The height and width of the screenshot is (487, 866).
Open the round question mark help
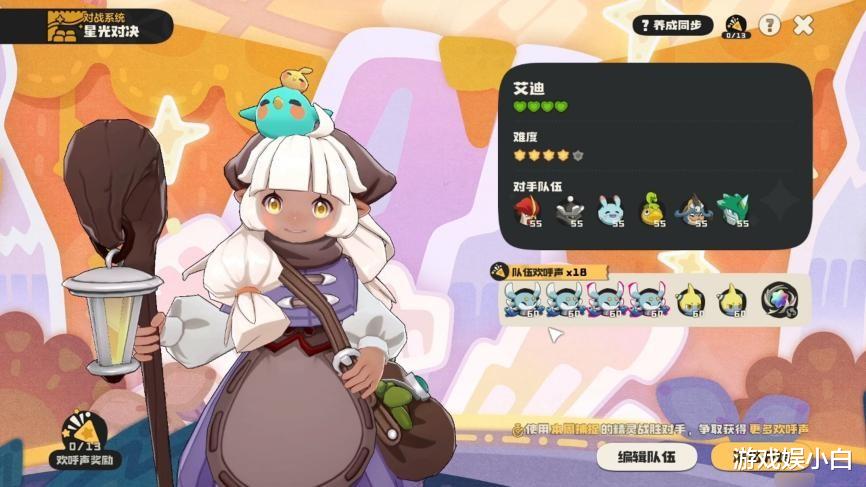tap(769, 25)
